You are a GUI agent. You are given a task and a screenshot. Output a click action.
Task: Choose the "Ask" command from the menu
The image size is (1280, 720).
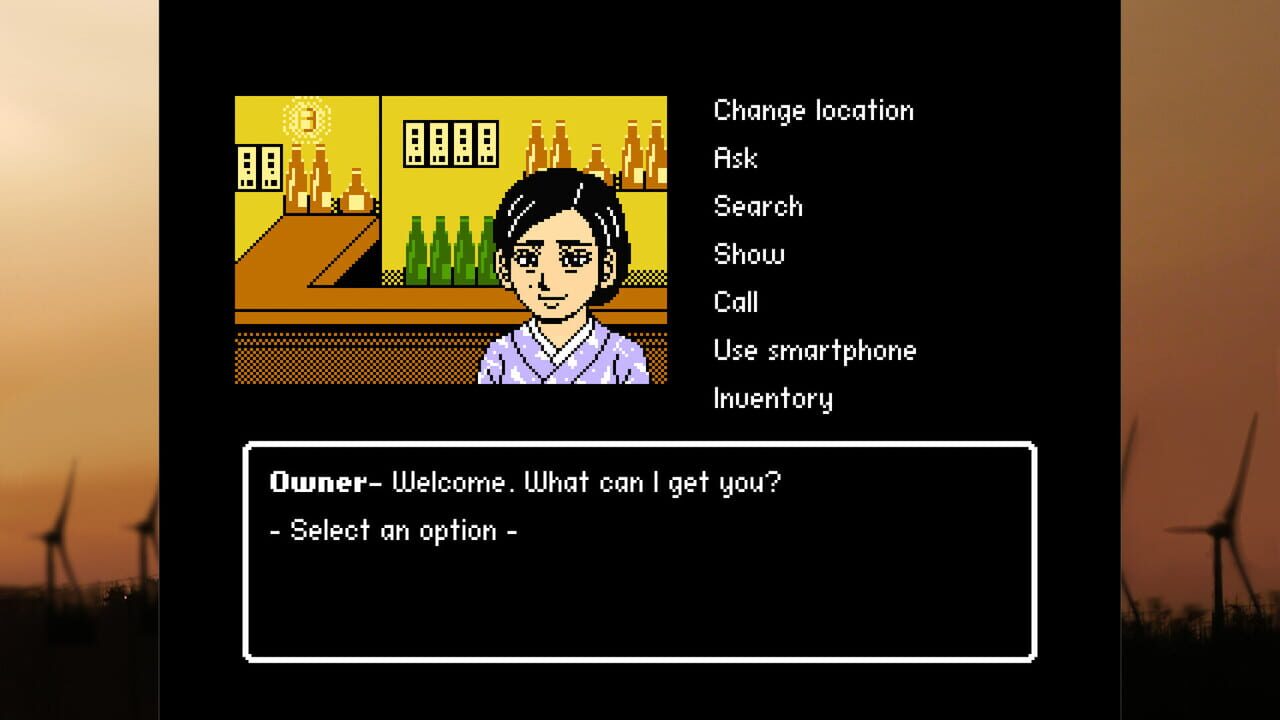pos(735,158)
